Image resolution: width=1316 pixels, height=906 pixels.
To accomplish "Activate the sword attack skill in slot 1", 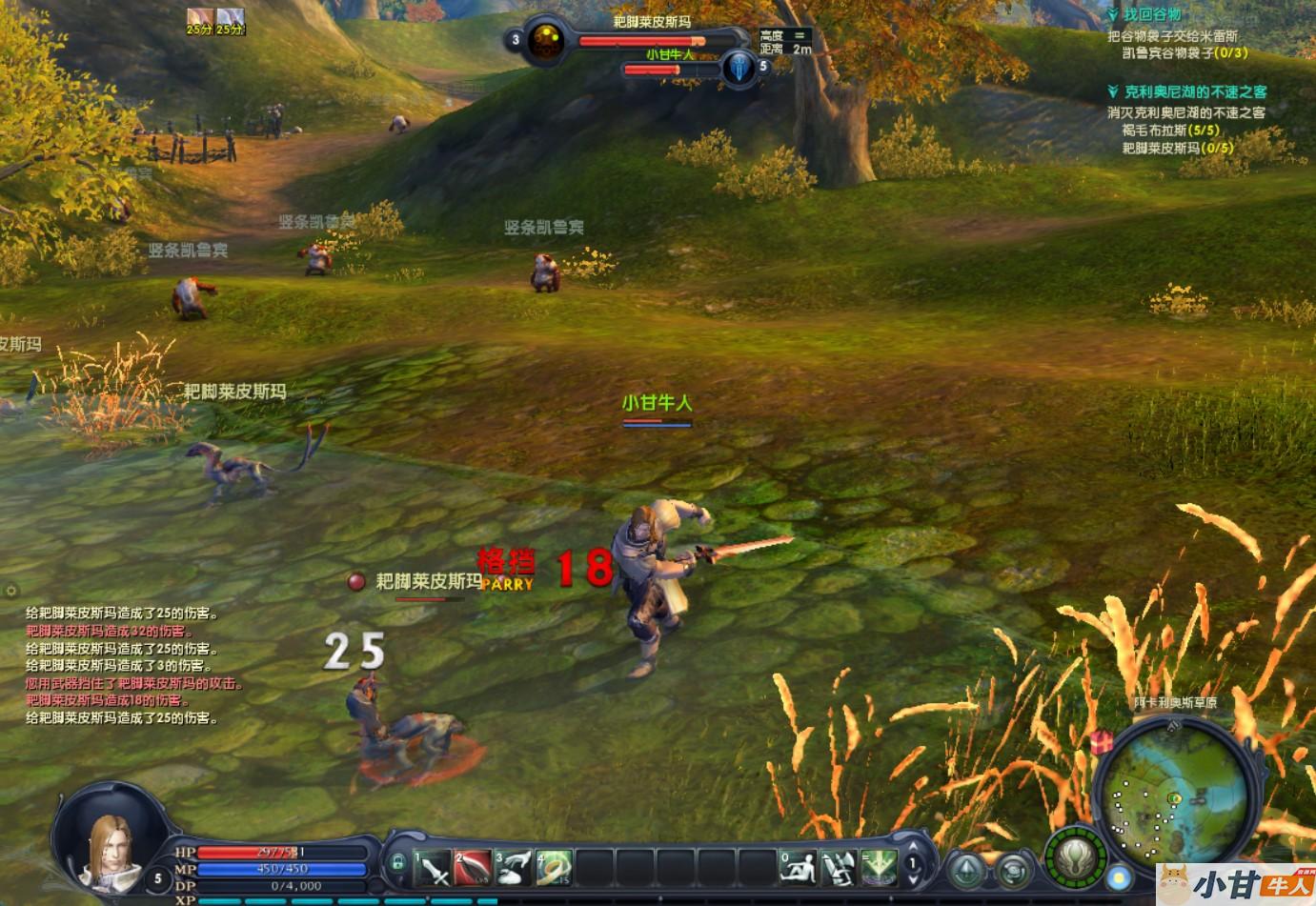I will coord(433,866).
